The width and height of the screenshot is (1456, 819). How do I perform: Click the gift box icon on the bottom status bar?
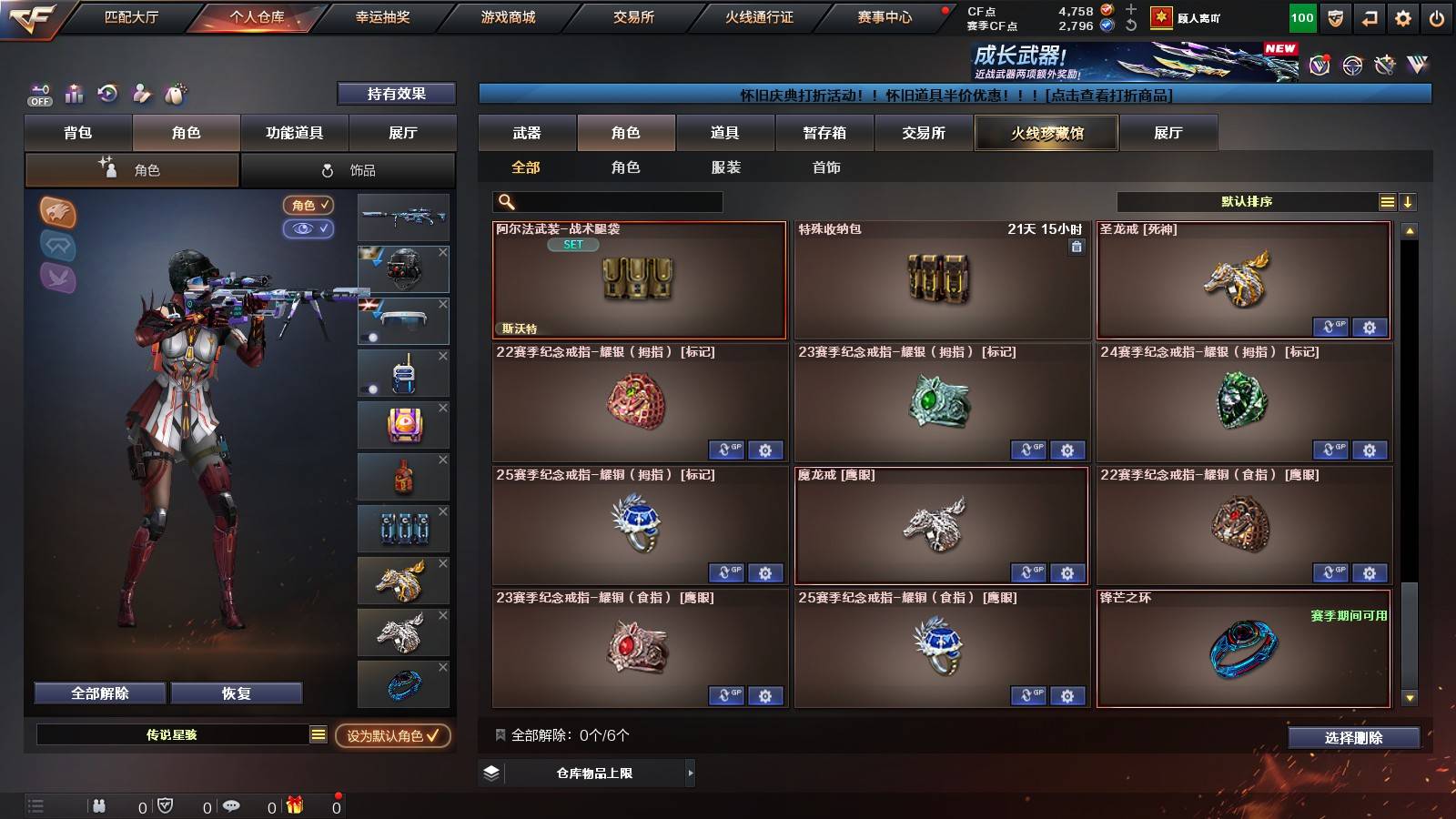(x=293, y=805)
